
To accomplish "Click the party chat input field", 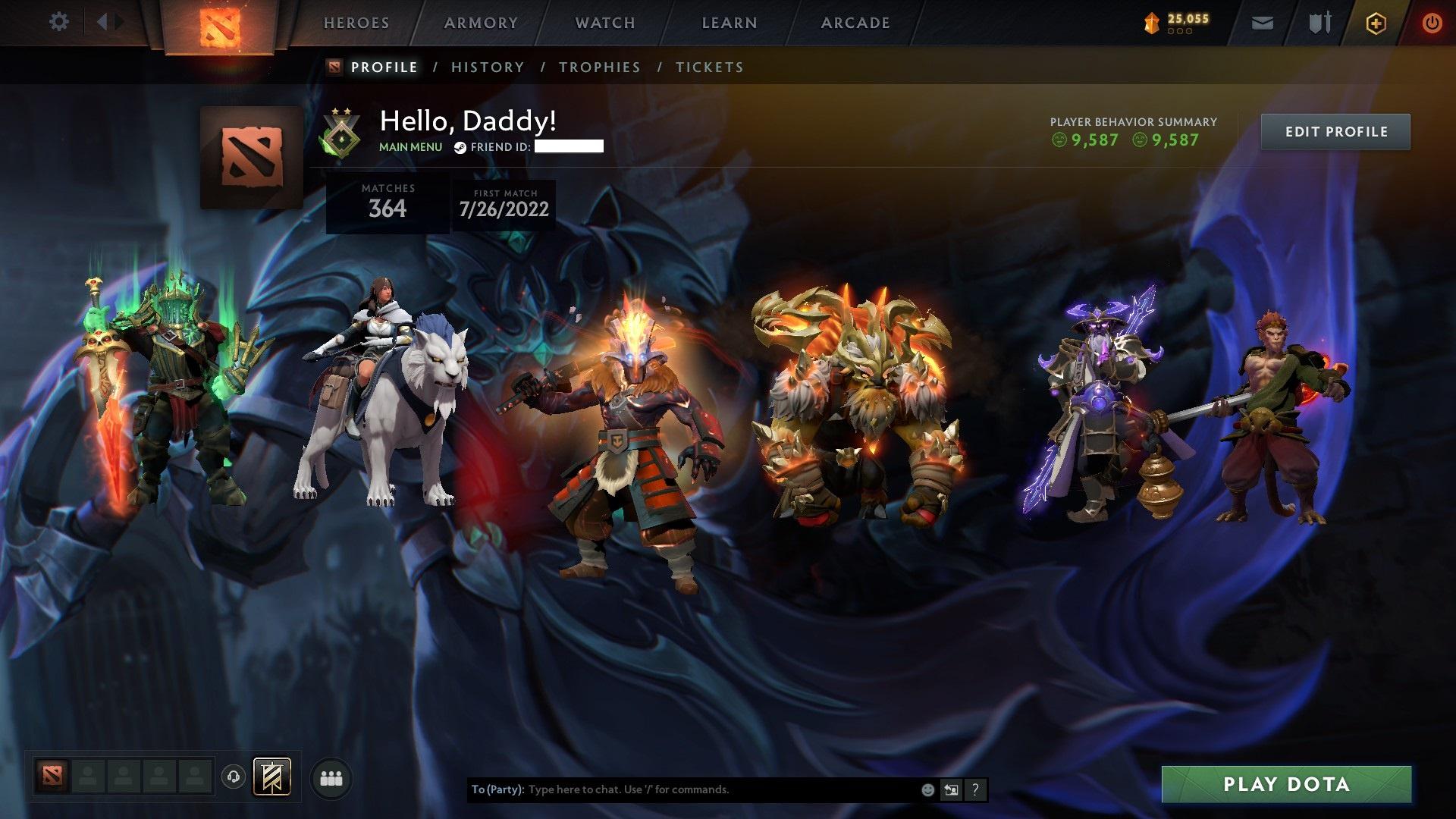I will 682,789.
